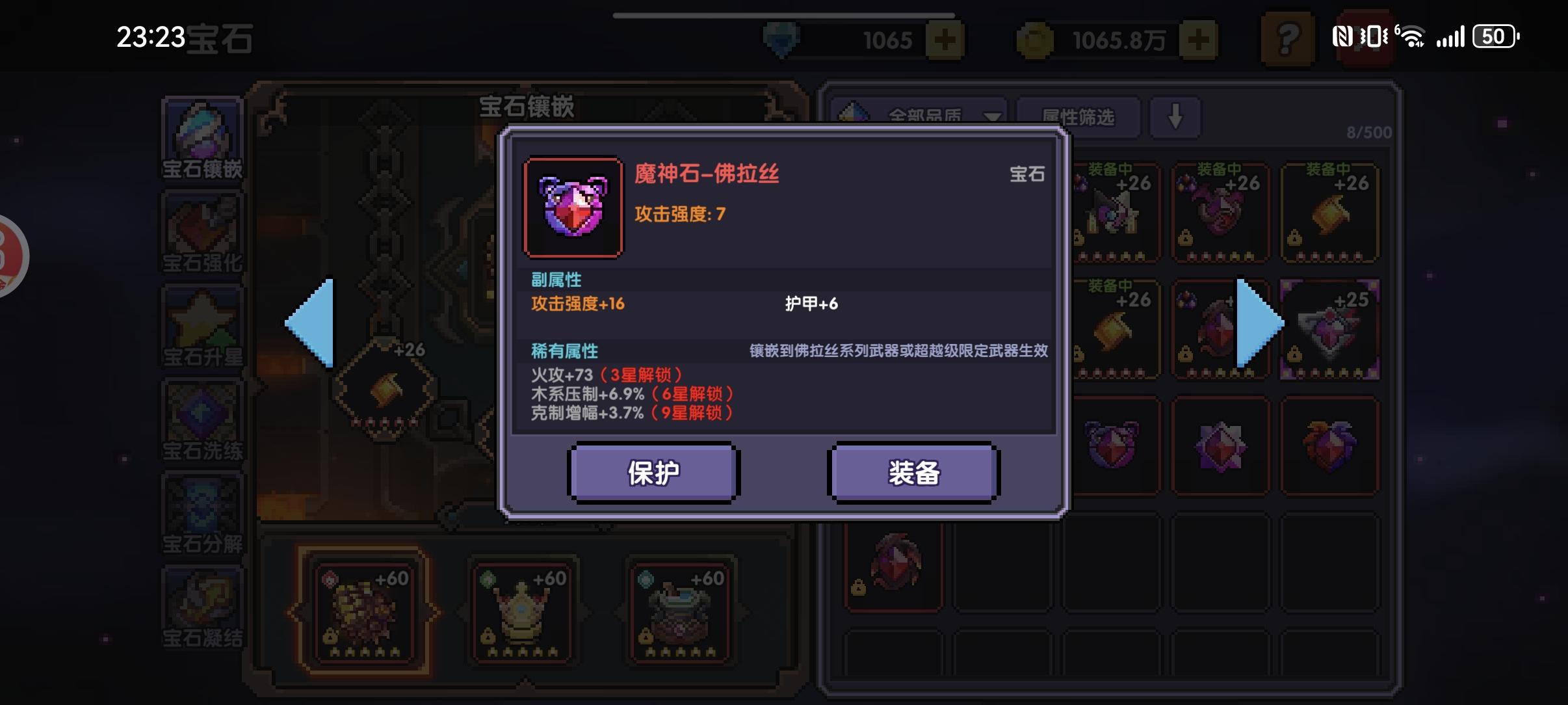The width and height of the screenshot is (1568, 705).
Task: Select the 宝石洗练 refine icon
Action: (x=202, y=419)
